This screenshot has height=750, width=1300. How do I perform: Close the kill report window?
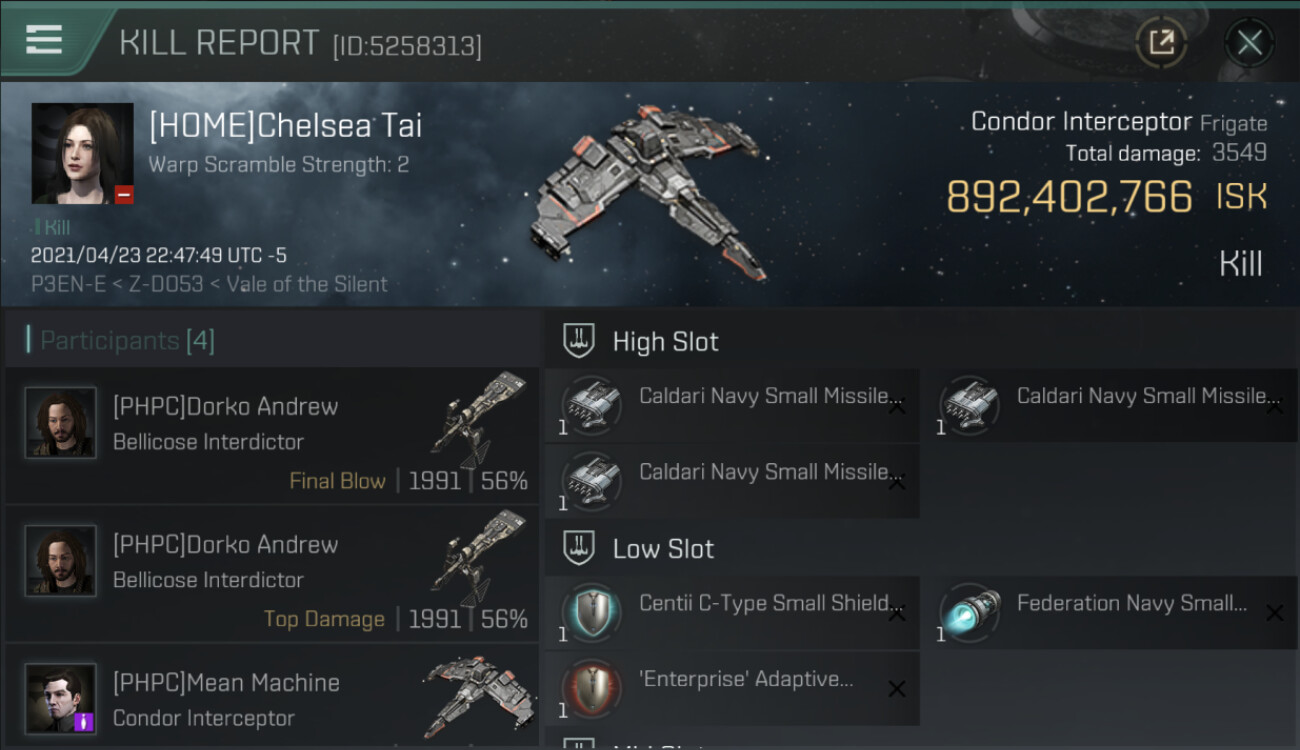(1249, 42)
